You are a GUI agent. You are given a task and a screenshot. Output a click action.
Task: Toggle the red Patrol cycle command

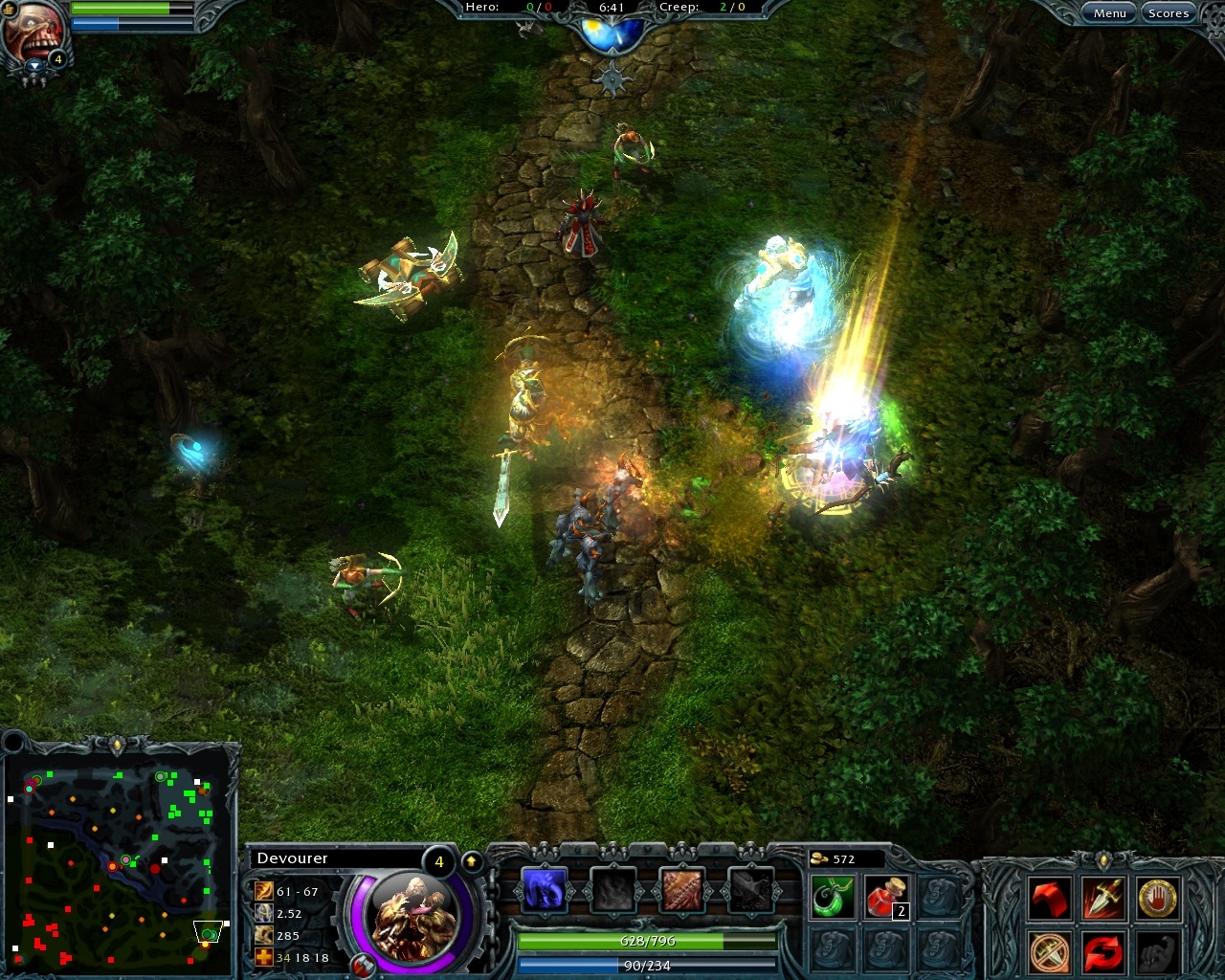tap(1102, 951)
